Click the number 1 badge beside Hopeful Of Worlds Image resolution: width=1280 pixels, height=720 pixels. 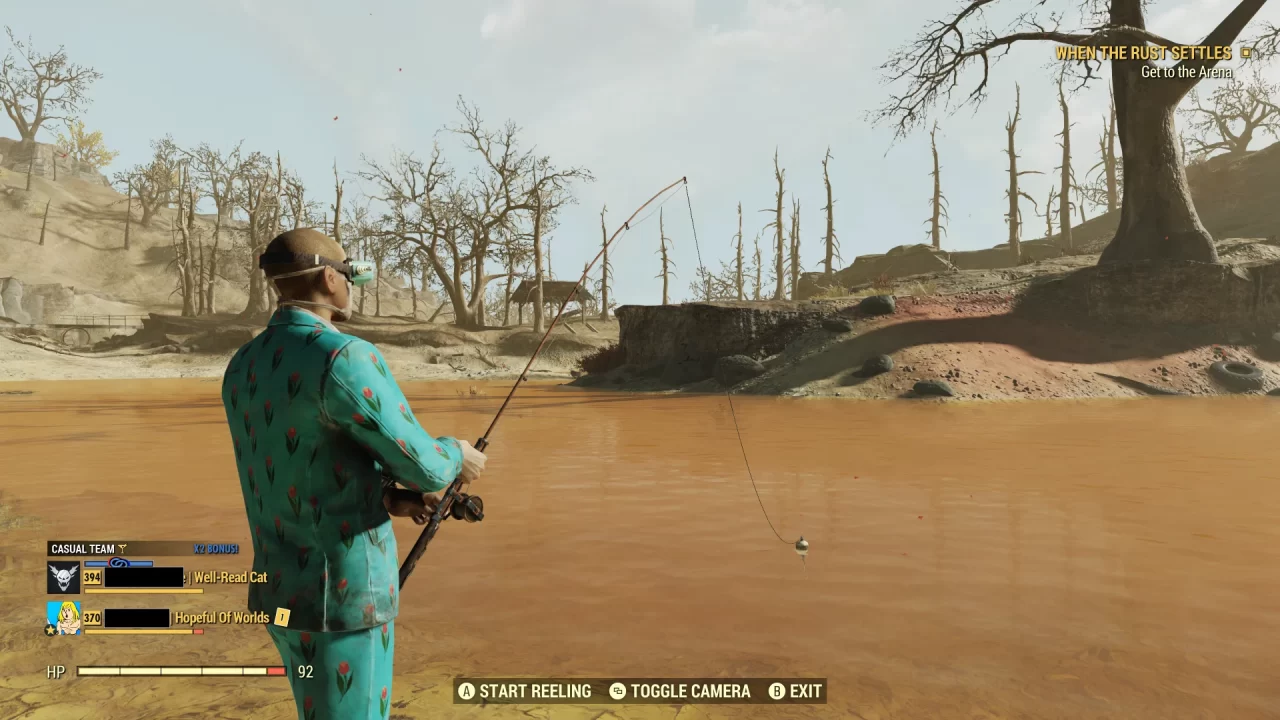[x=281, y=618]
